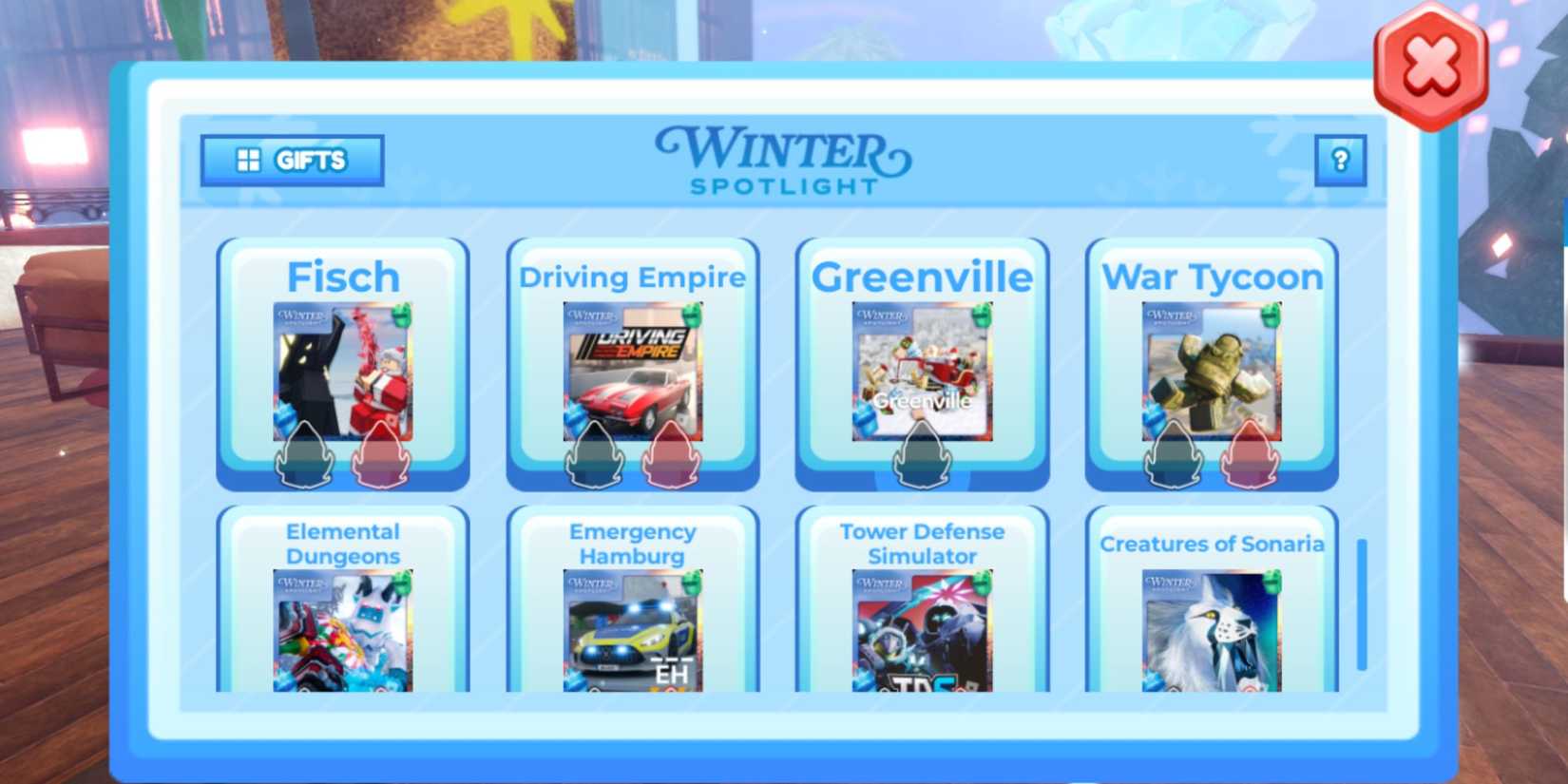Select the red flame badge under Fisch
Screen dimensions: 1568x784
(x=380, y=456)
